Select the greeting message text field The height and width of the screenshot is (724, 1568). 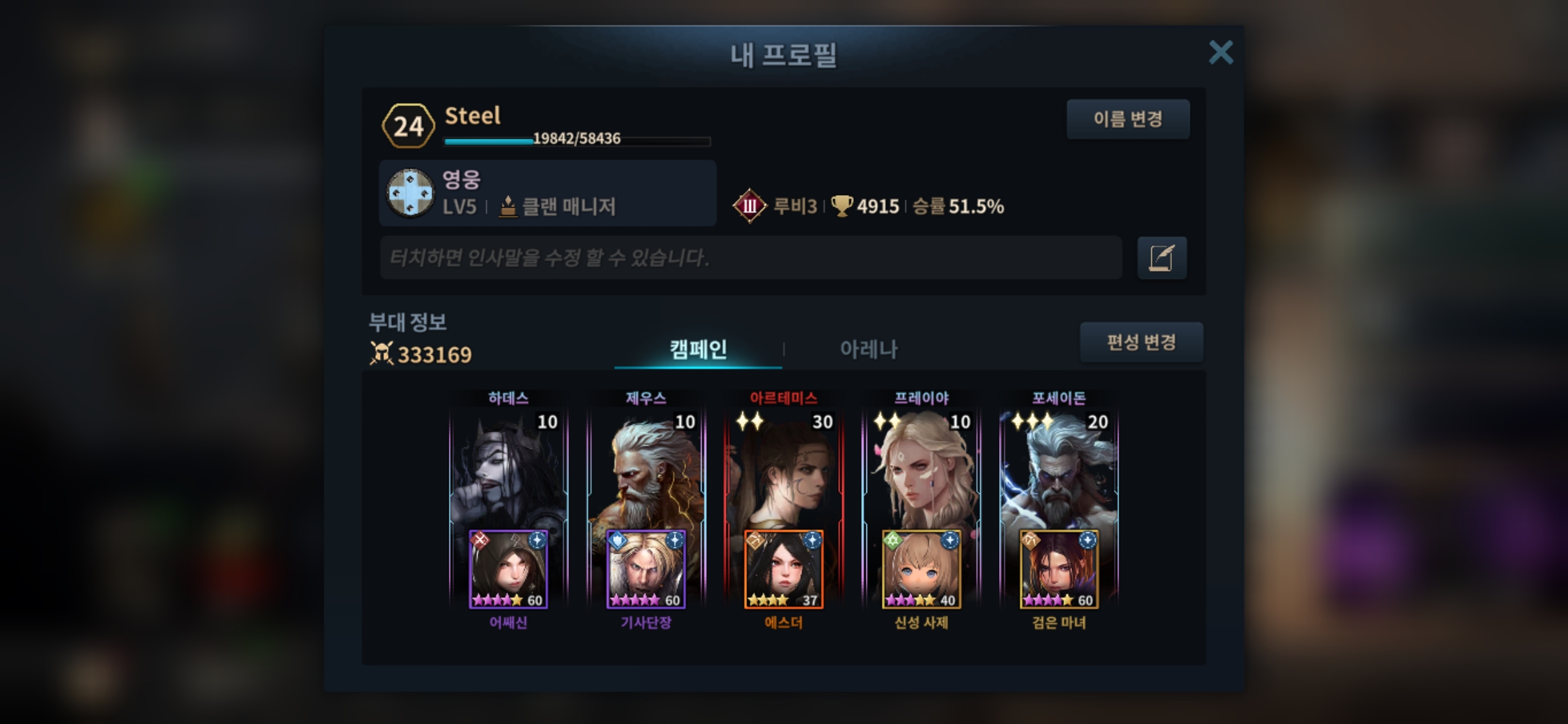coord(750,257)
